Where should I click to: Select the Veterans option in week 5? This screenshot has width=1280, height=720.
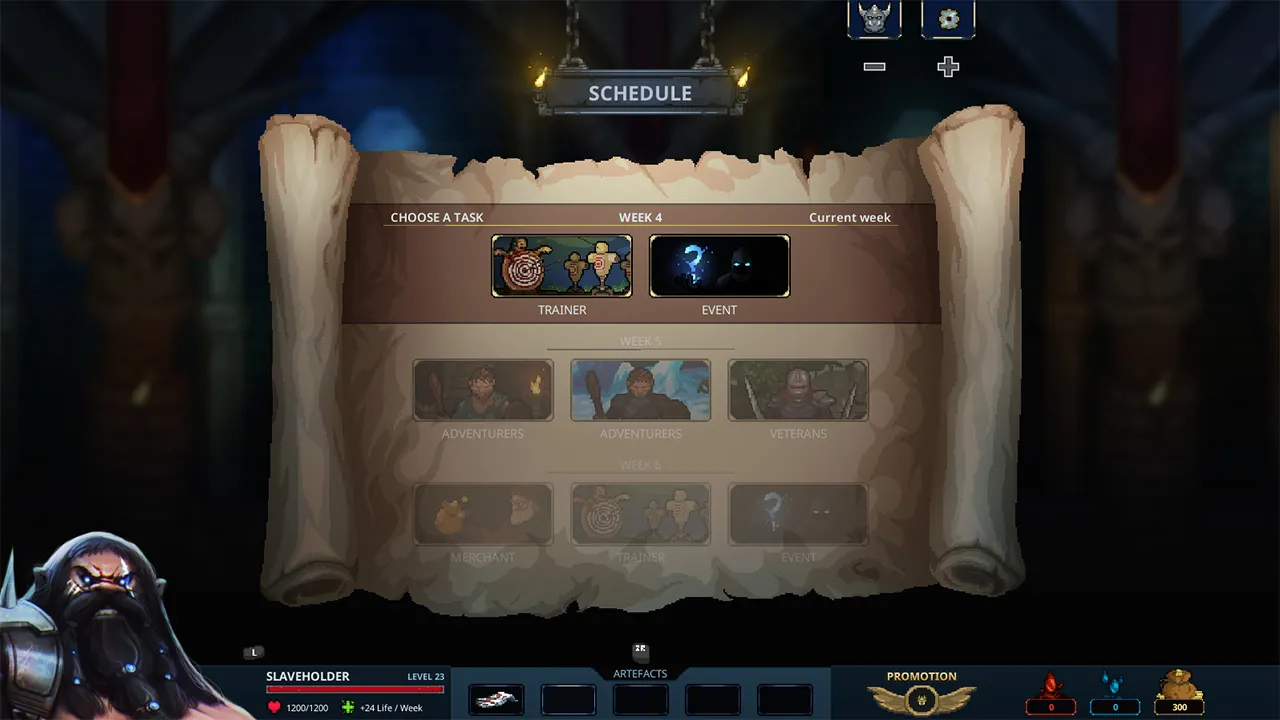798,390
